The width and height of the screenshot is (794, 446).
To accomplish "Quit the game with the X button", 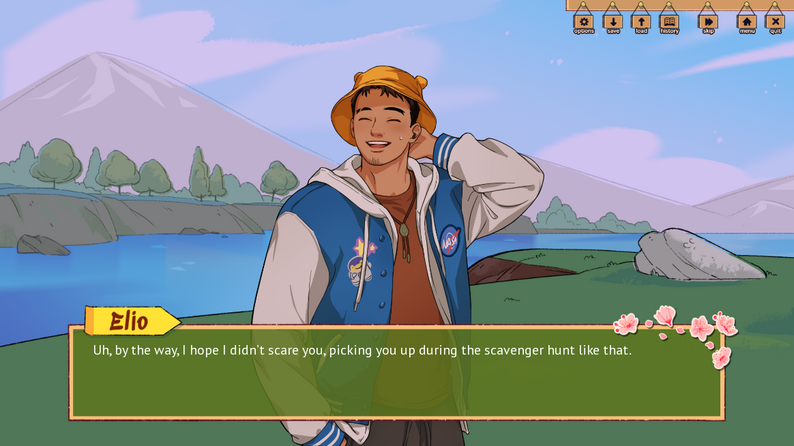I will [x=775, y=21].
